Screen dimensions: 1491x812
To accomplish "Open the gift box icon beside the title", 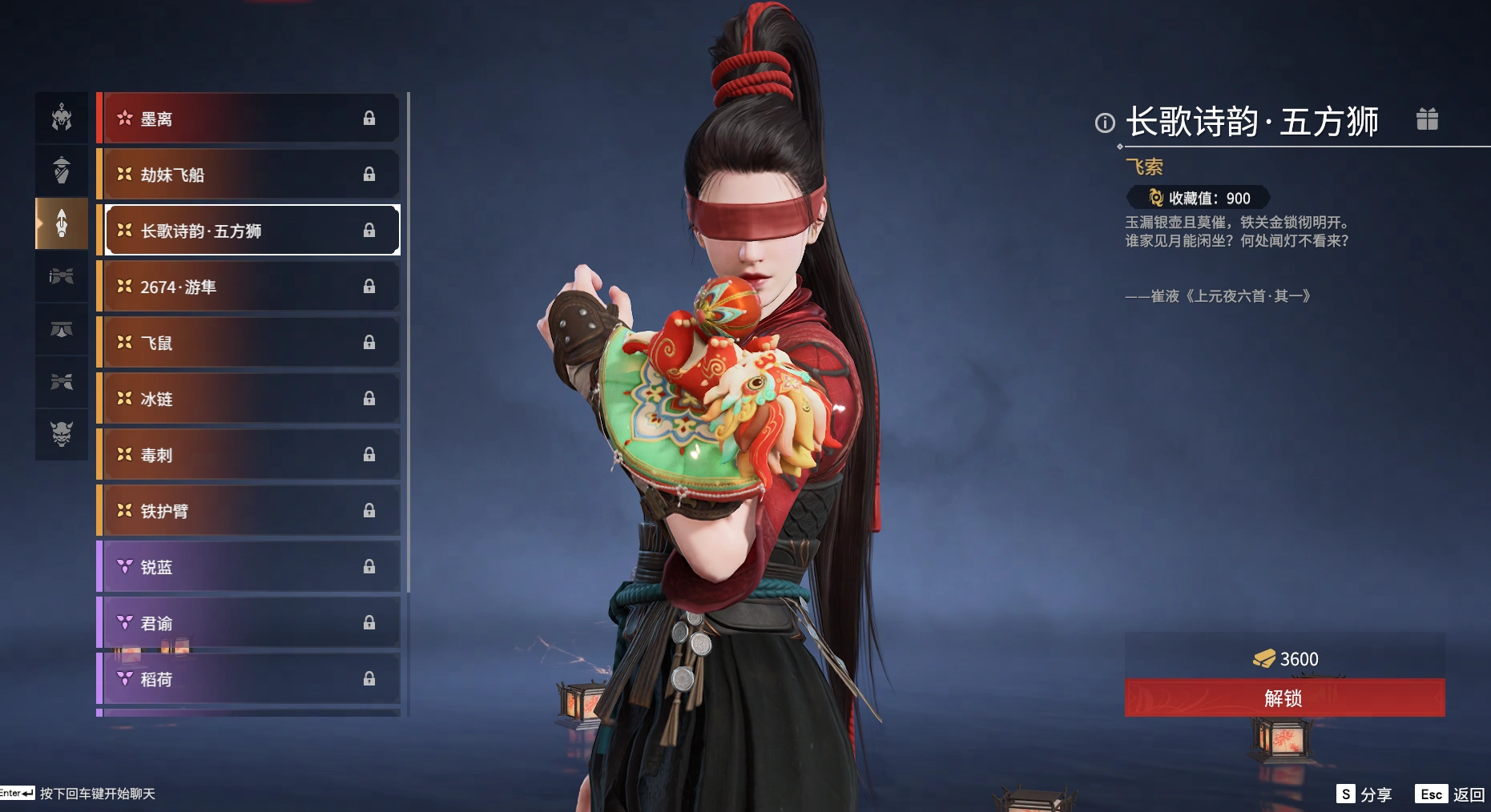I will coord(1427,120).
